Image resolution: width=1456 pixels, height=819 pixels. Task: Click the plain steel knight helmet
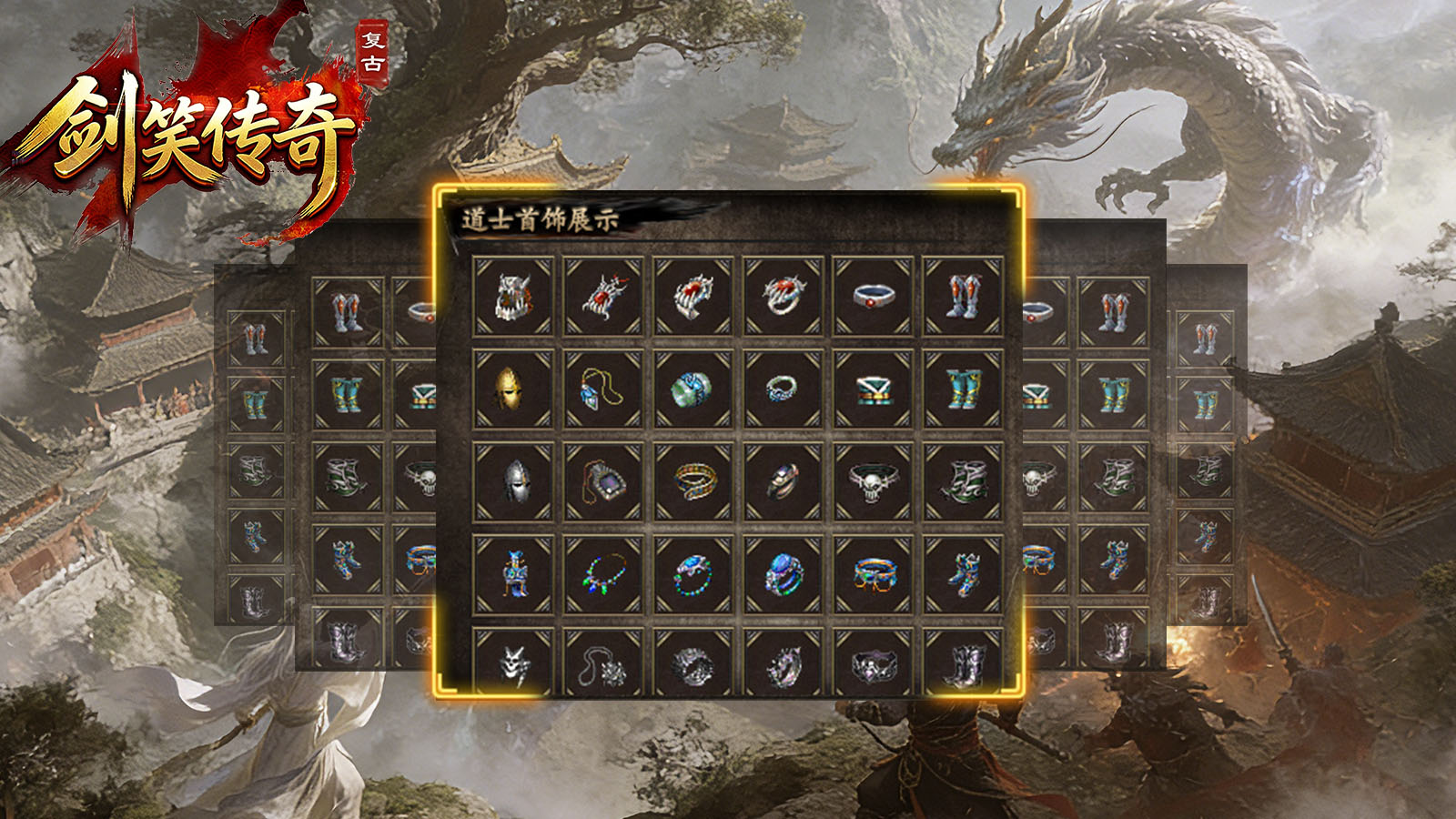(512, 482)
